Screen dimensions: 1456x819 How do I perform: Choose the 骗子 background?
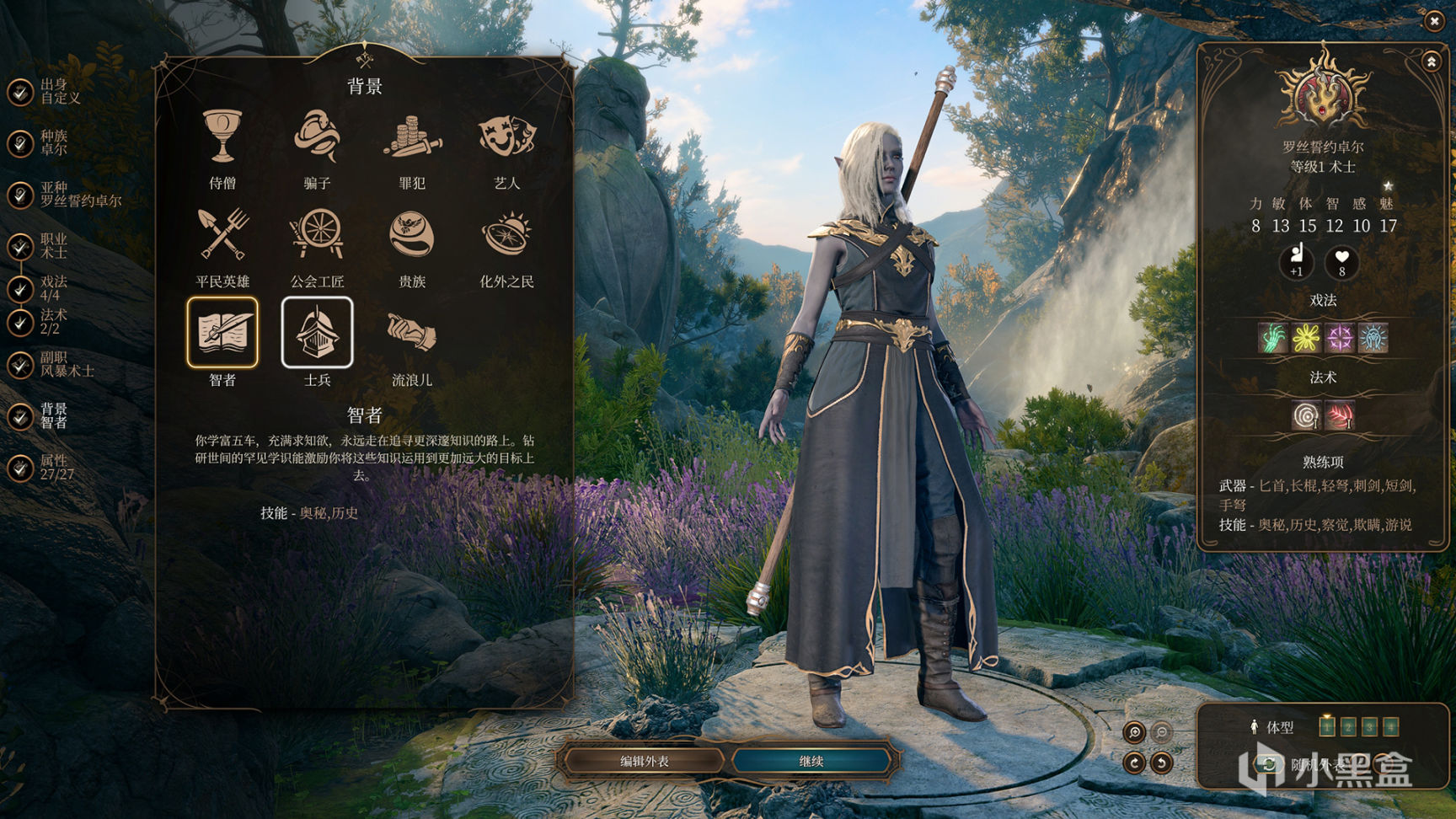pyautogui.click(x=317, y=136)
